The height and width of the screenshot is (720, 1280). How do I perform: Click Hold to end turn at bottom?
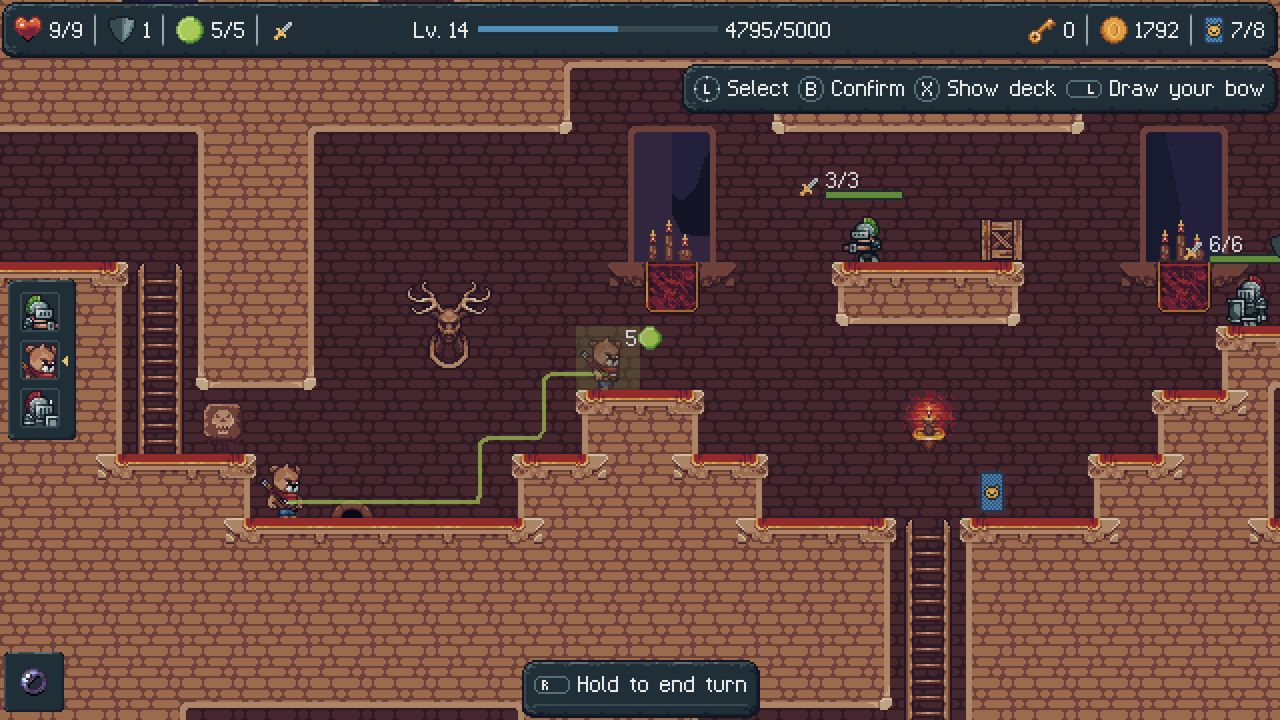pyautogui.click(x=640, y=685)
